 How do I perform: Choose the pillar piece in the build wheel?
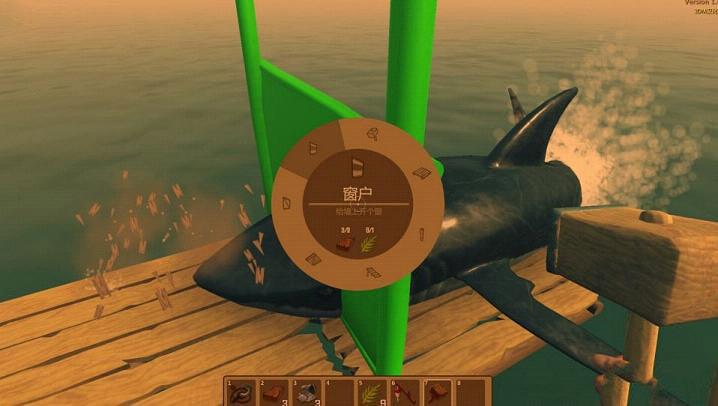click(421, 236)
